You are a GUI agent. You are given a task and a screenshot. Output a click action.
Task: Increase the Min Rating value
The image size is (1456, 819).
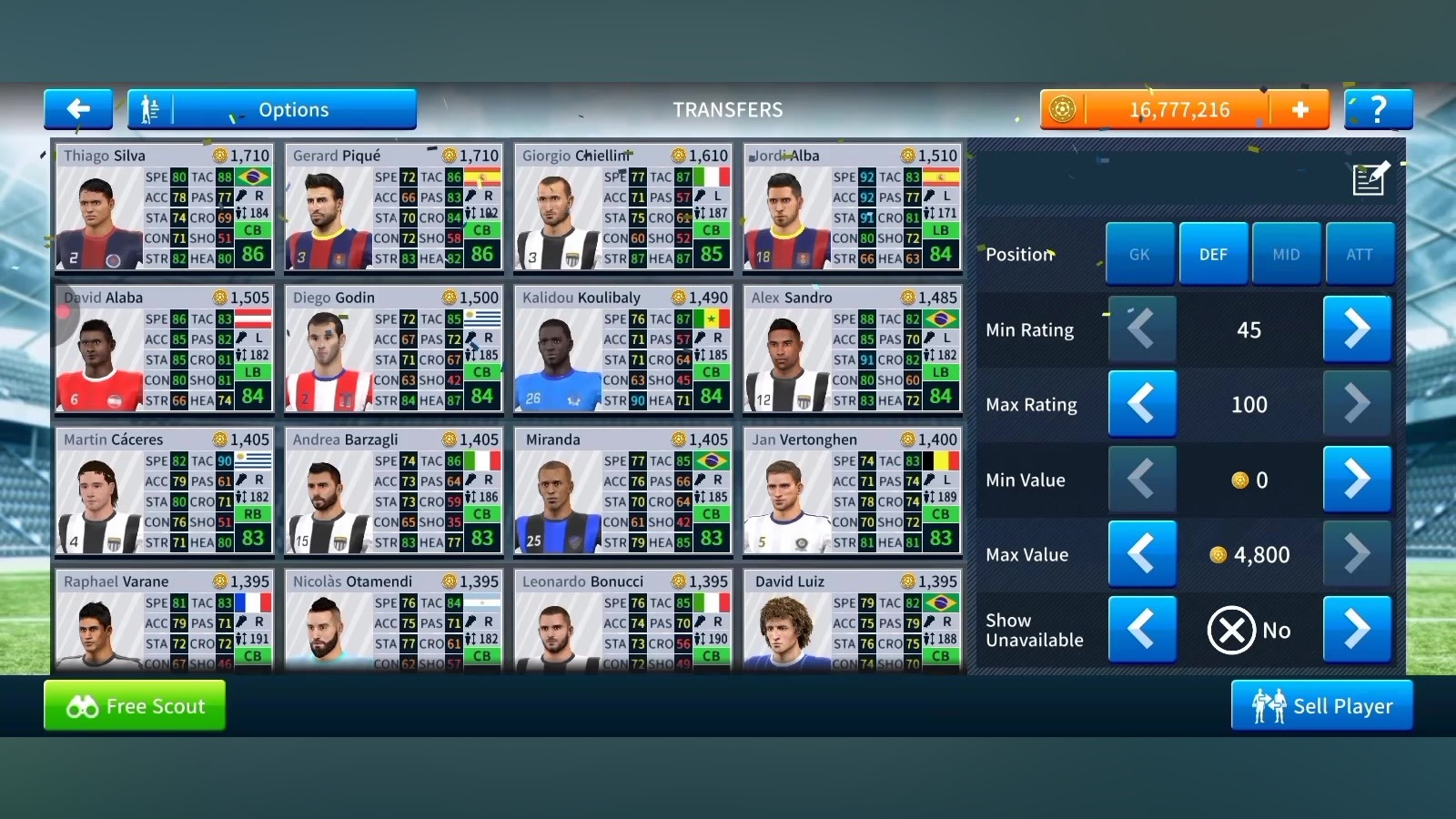click(1357, 329)
